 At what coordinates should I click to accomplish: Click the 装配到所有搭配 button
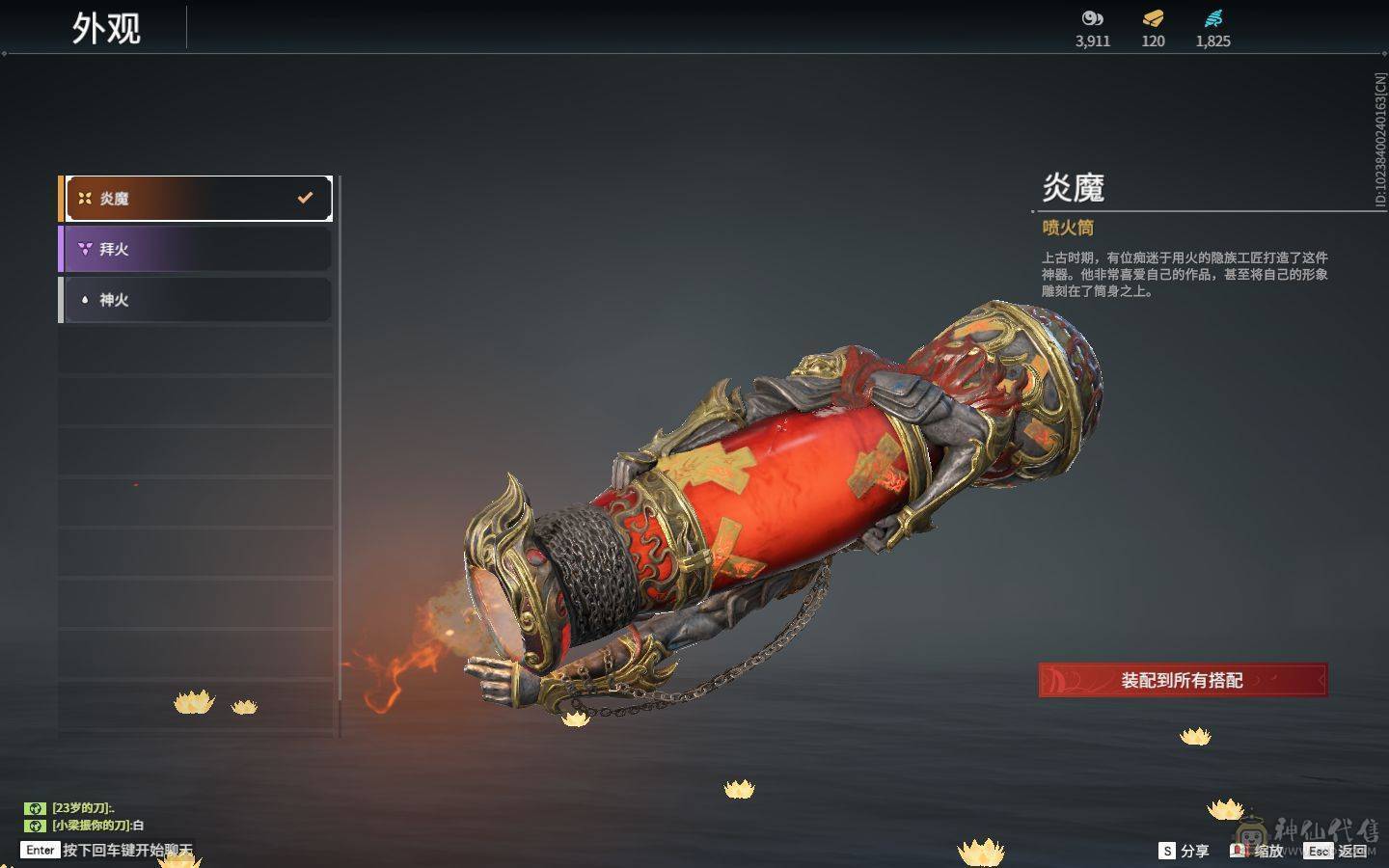click(1183, 680)
